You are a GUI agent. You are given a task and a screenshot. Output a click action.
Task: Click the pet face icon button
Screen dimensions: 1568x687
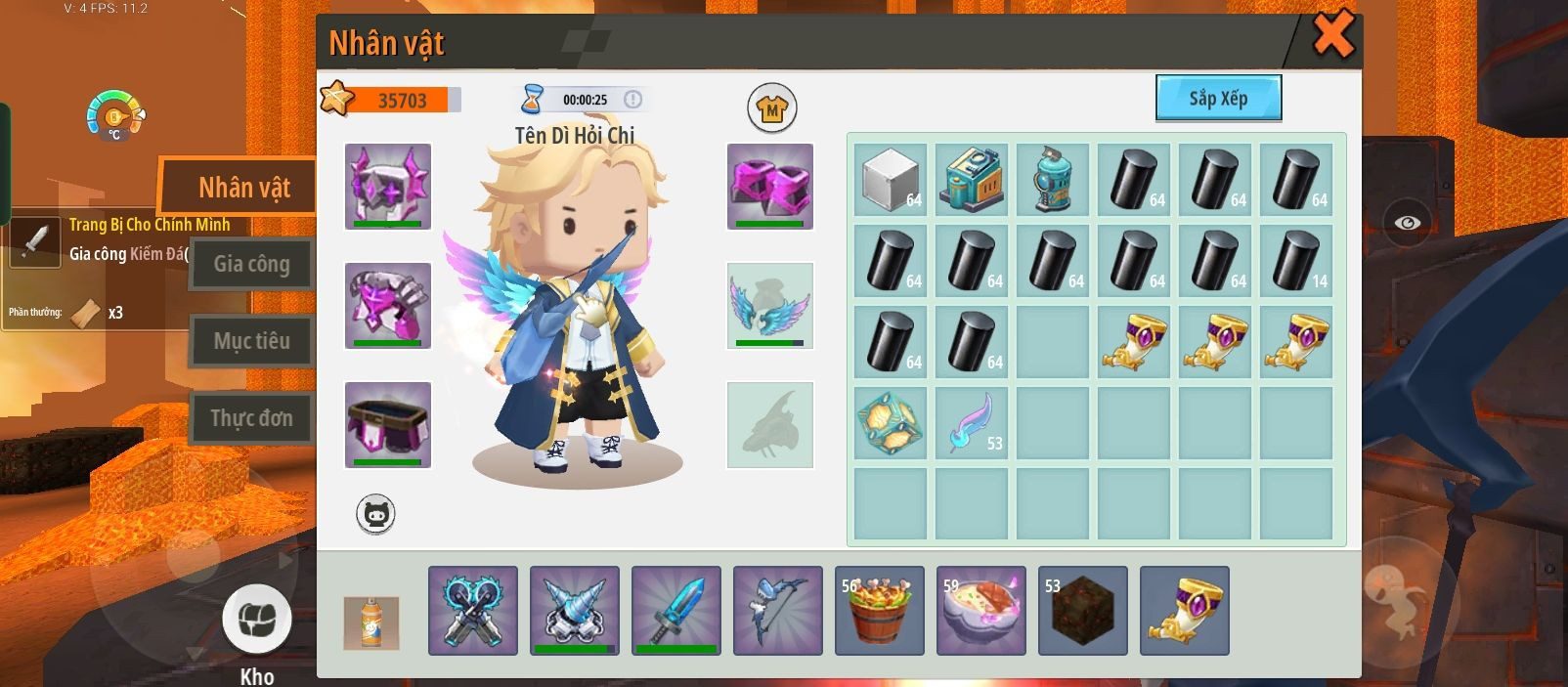coord(375,514)
